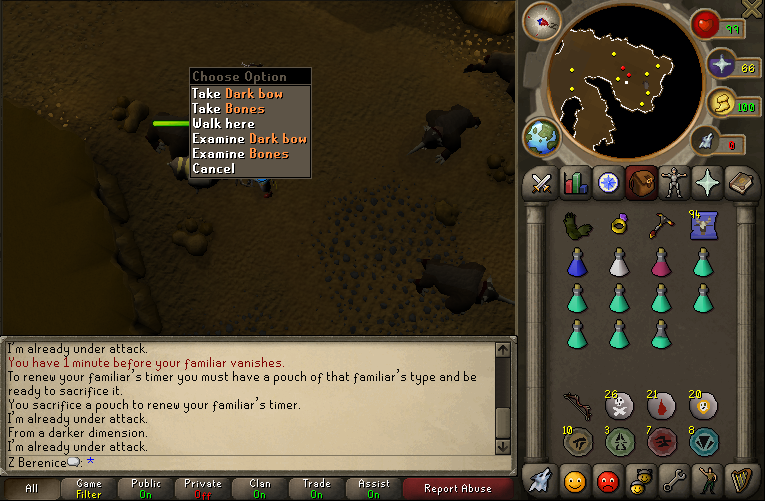Toggle the Private chat filter
Image resolution: width=765 pixels, height=501 pixels.
204,488
